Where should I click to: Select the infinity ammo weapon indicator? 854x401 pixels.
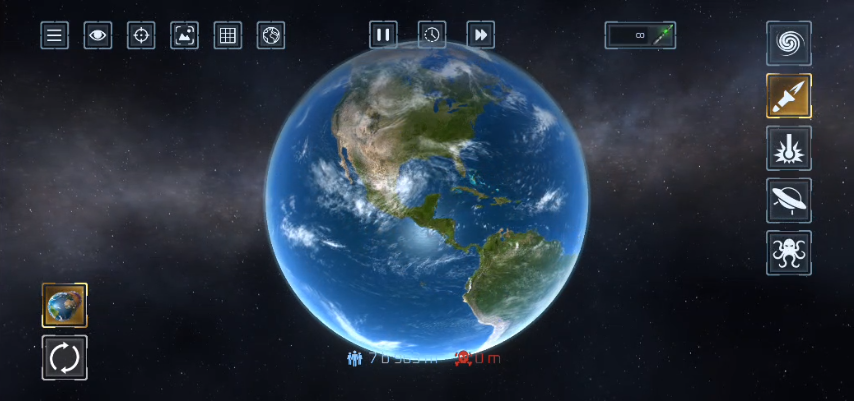[x=640, y=35]
